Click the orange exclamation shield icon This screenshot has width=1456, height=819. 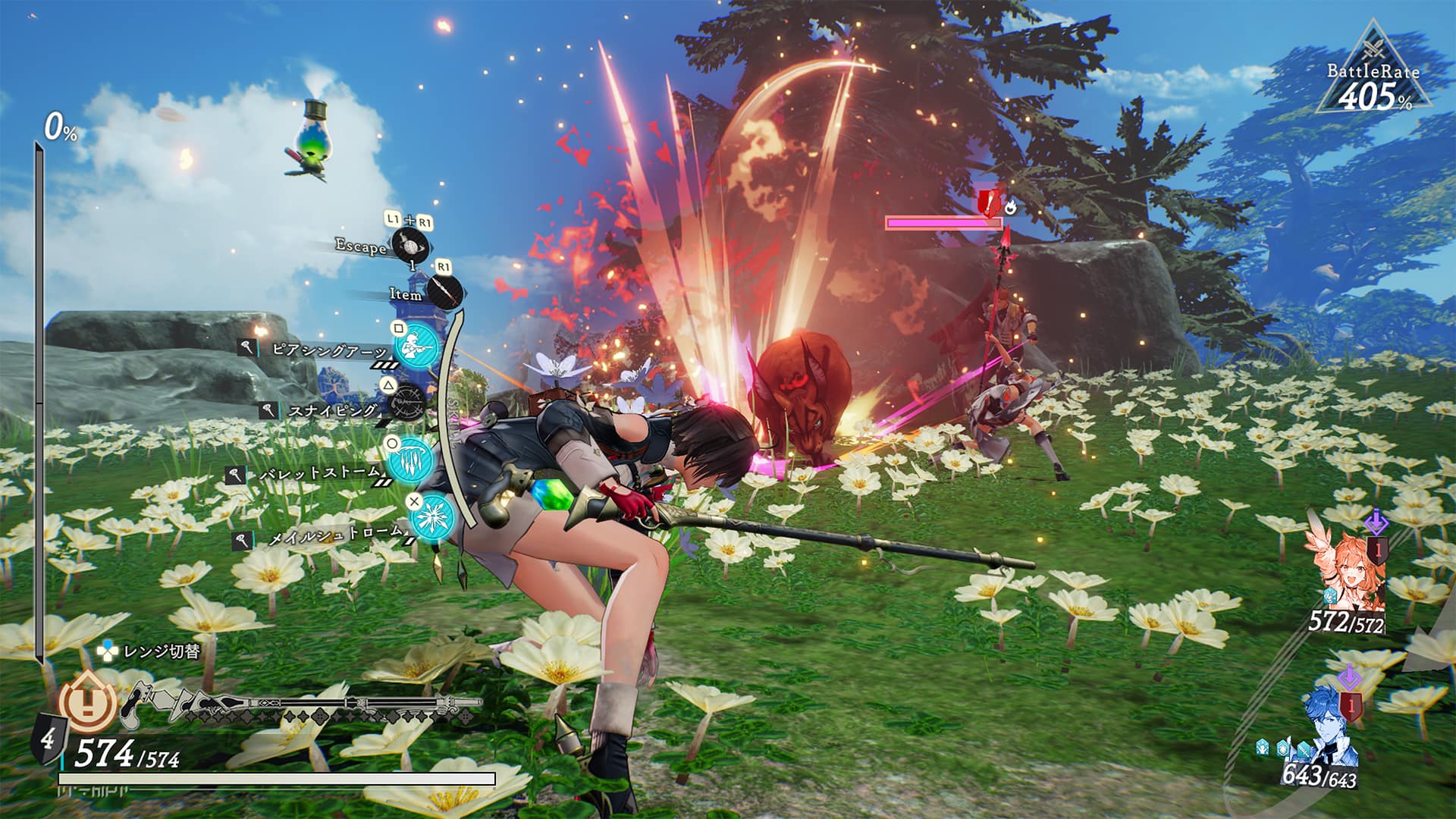point(89,703)
